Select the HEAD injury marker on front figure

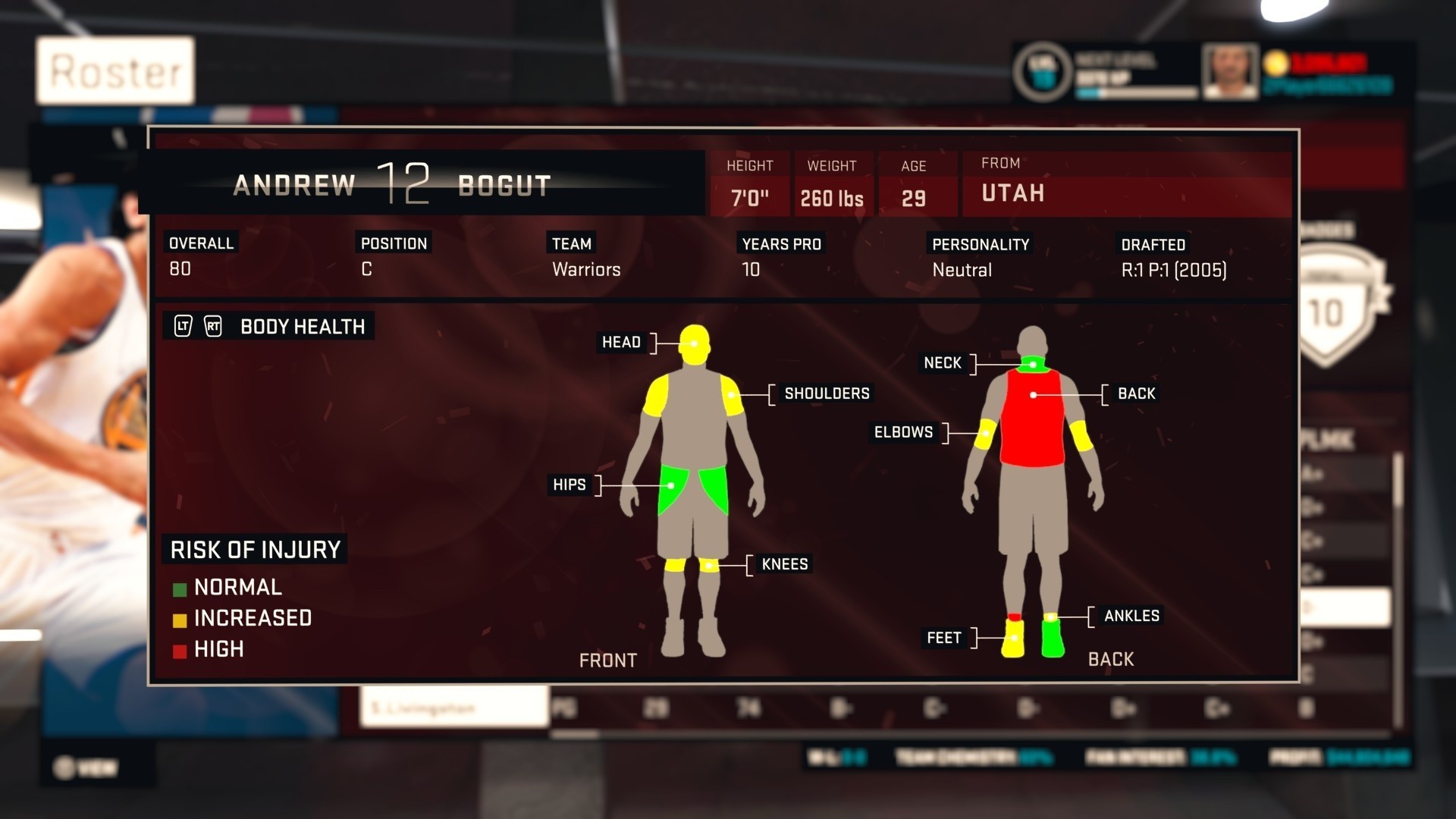(695, 342)
